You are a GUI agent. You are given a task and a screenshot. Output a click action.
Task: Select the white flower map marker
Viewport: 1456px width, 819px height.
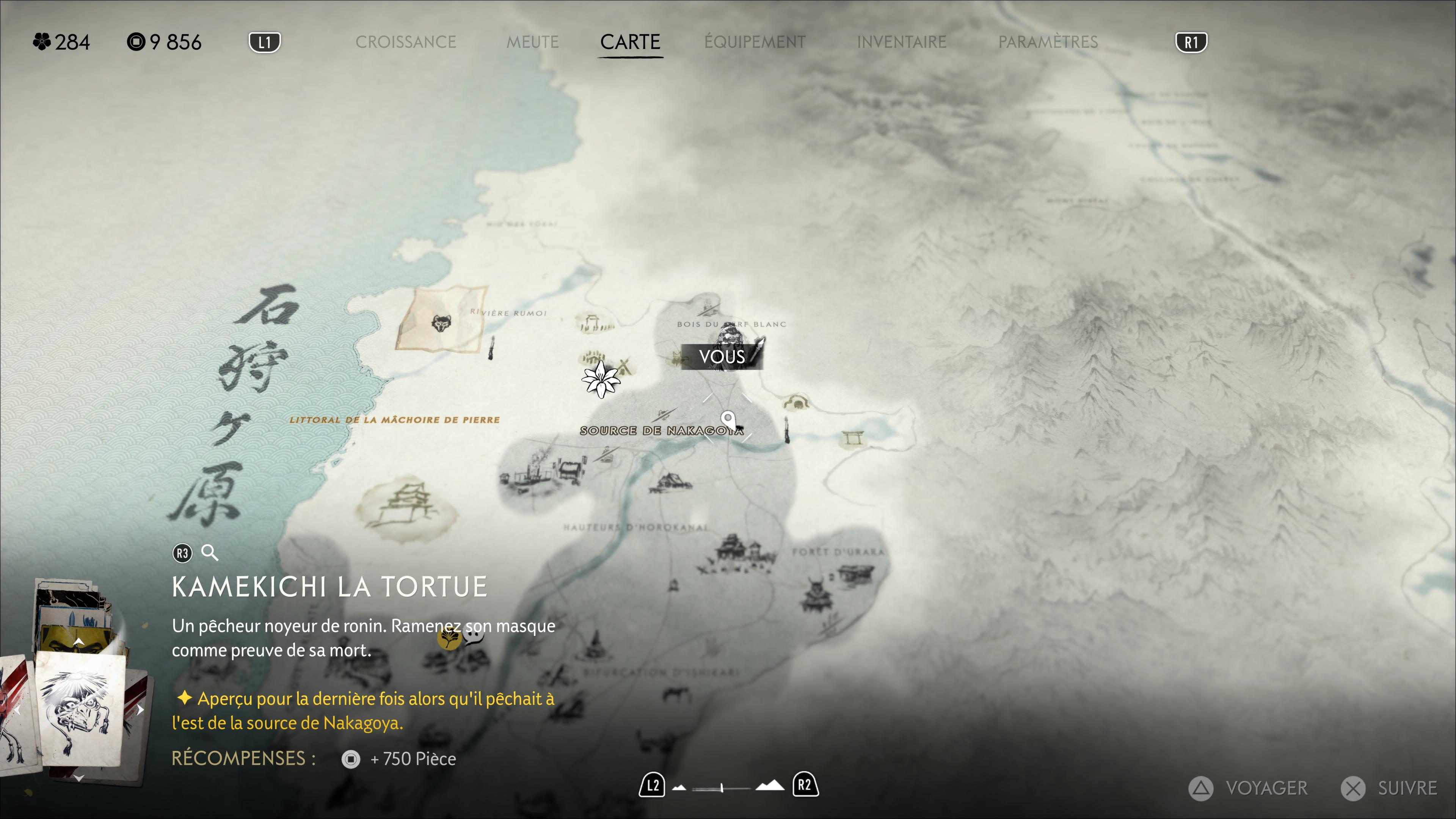[601, 379]
